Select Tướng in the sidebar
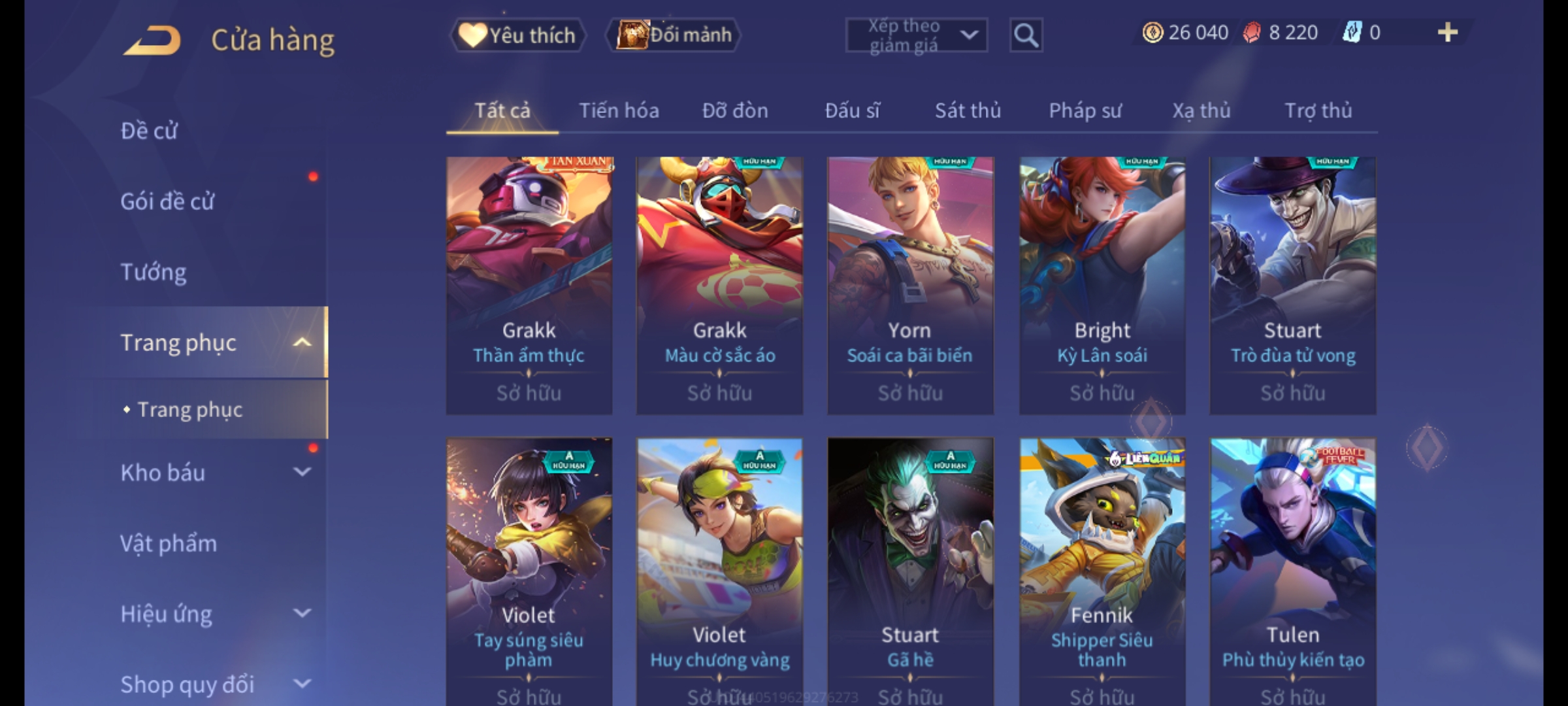 154,272
